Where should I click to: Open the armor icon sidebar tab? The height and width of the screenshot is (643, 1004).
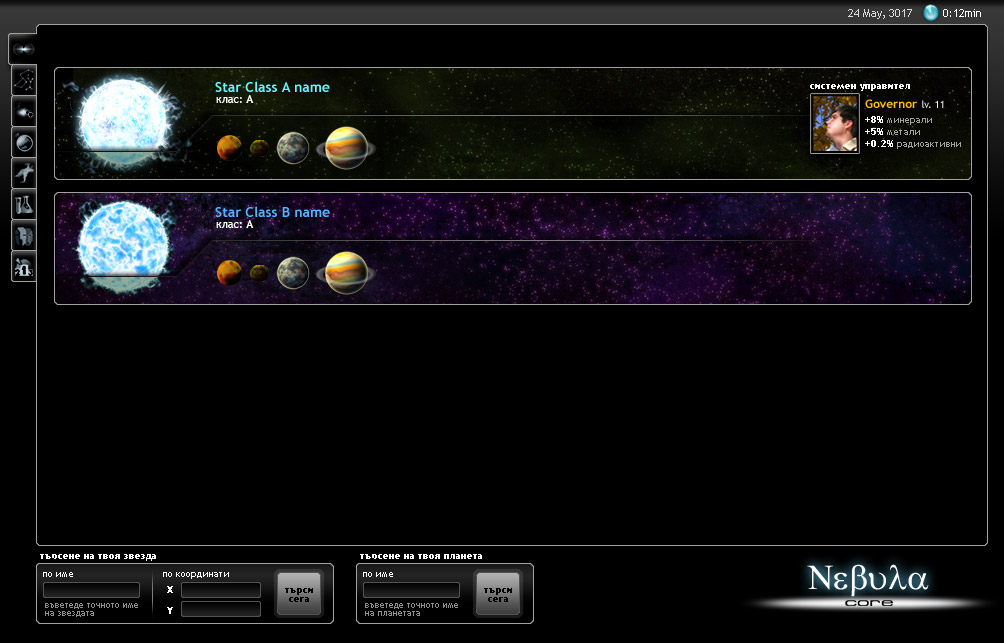(23, 235)
